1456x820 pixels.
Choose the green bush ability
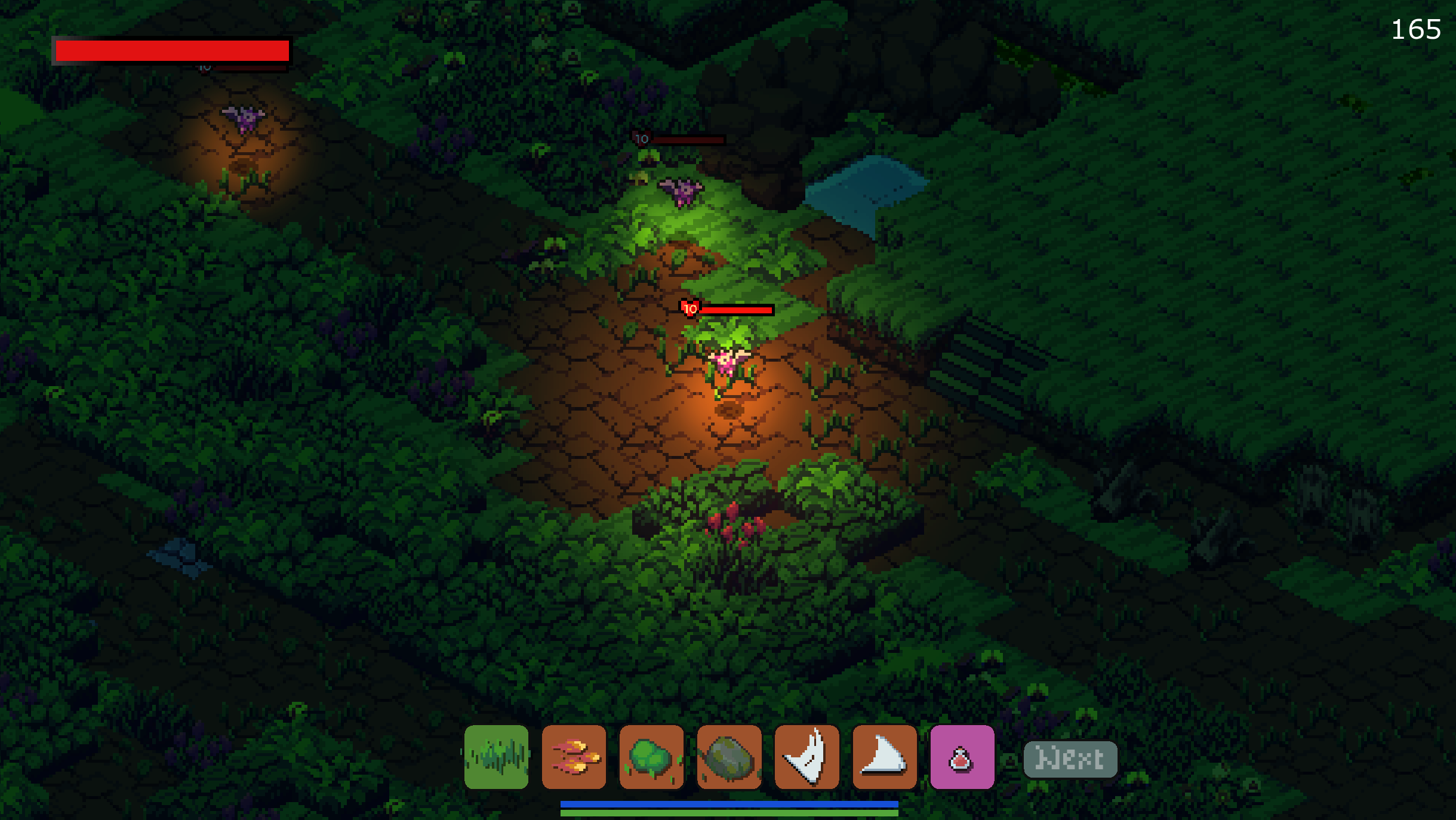click(651, 757)
